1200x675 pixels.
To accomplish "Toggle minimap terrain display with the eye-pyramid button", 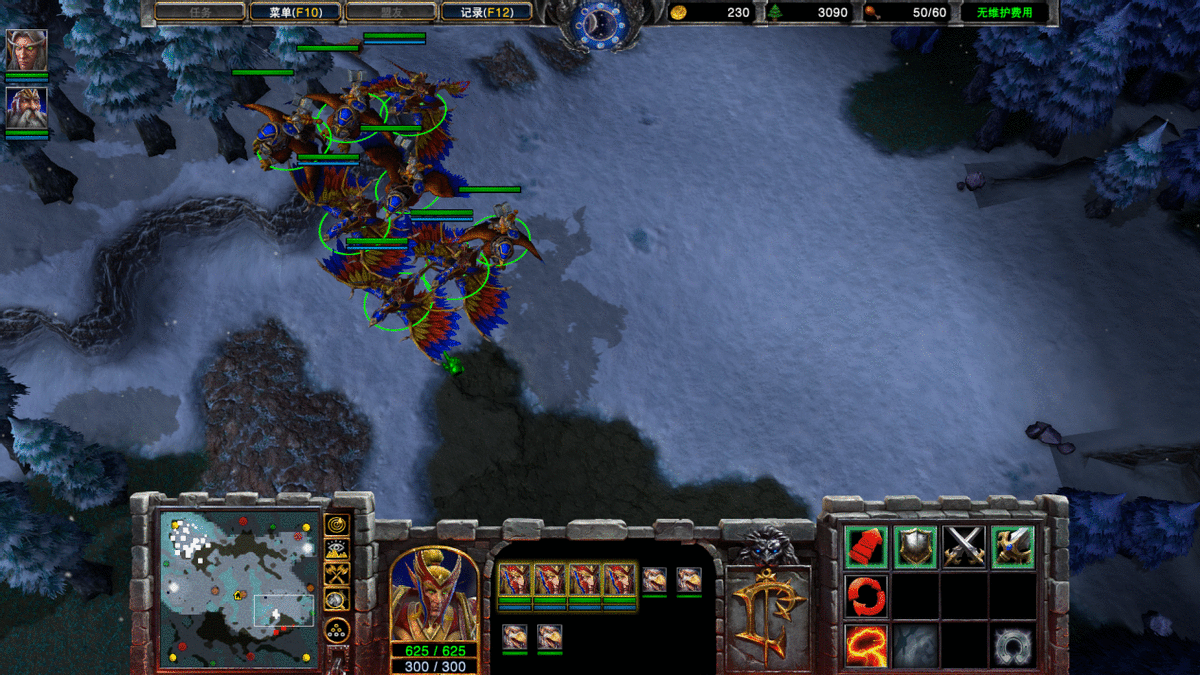I will tap(336, 549).
